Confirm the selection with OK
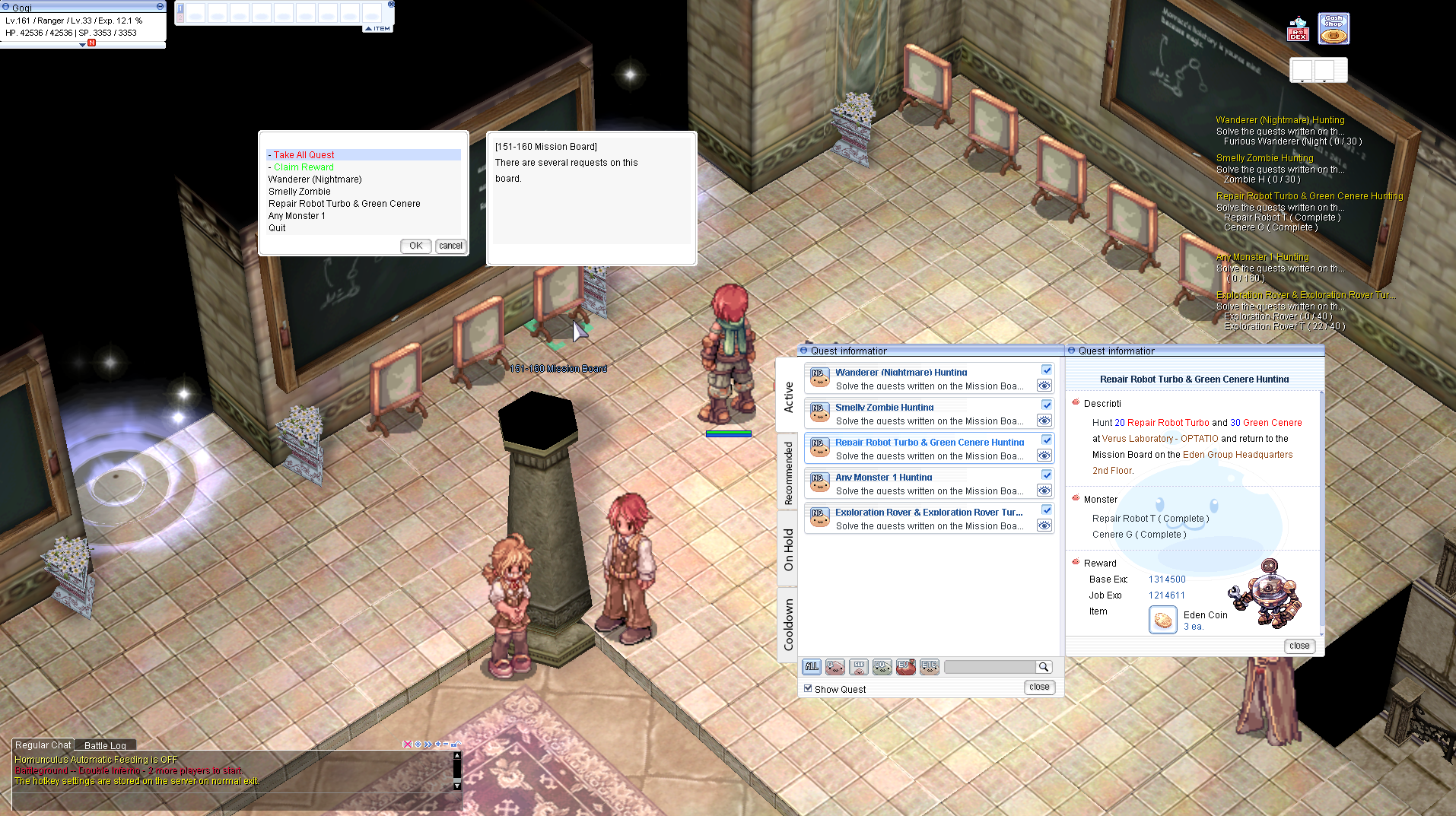The width and height of the screenshot is (1456, 816). click(415, 246)
